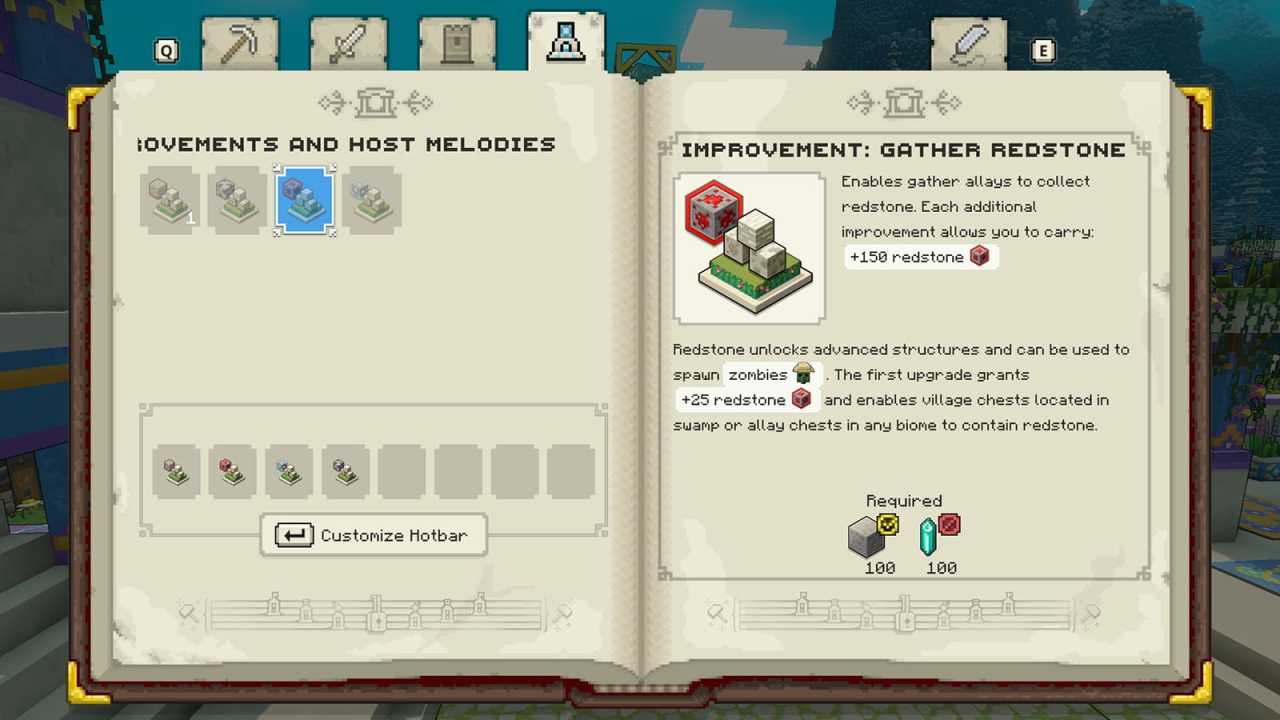Screen dimensions: 1280x720
Task: Click the fence page-progress bar on the right page
Action: coord(903,612)
